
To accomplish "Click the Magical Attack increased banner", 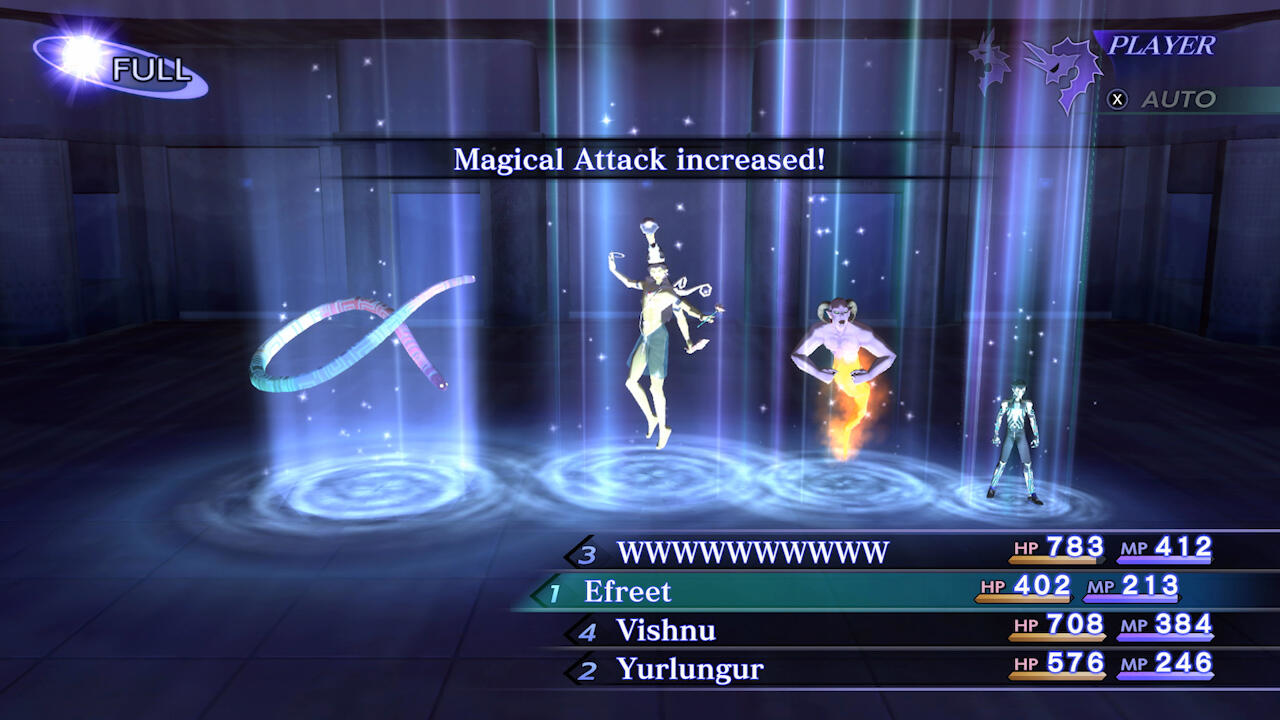I will pyautogui.click(x=640, y=160).
